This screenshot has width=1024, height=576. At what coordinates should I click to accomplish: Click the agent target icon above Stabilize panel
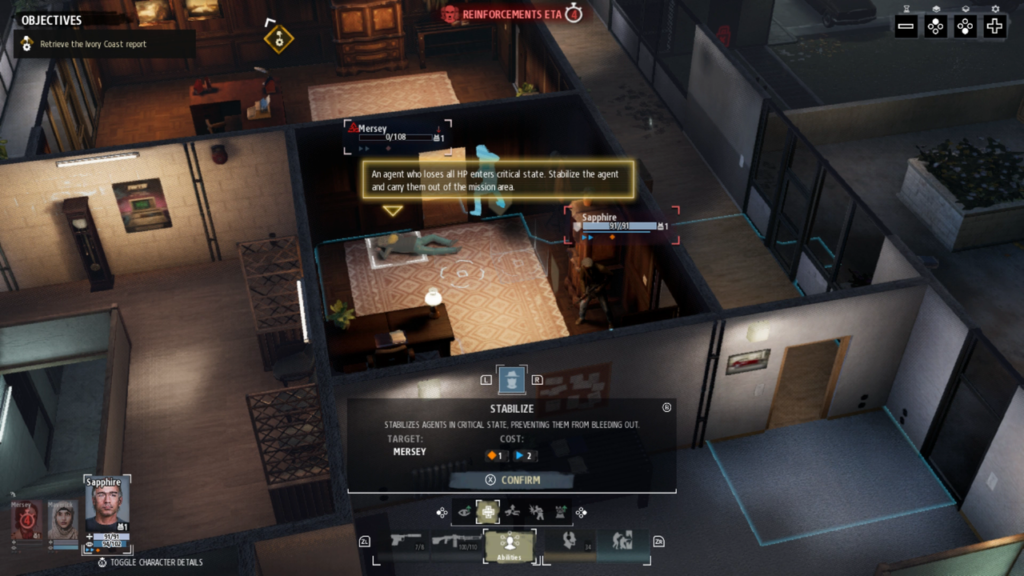point(511,380)
